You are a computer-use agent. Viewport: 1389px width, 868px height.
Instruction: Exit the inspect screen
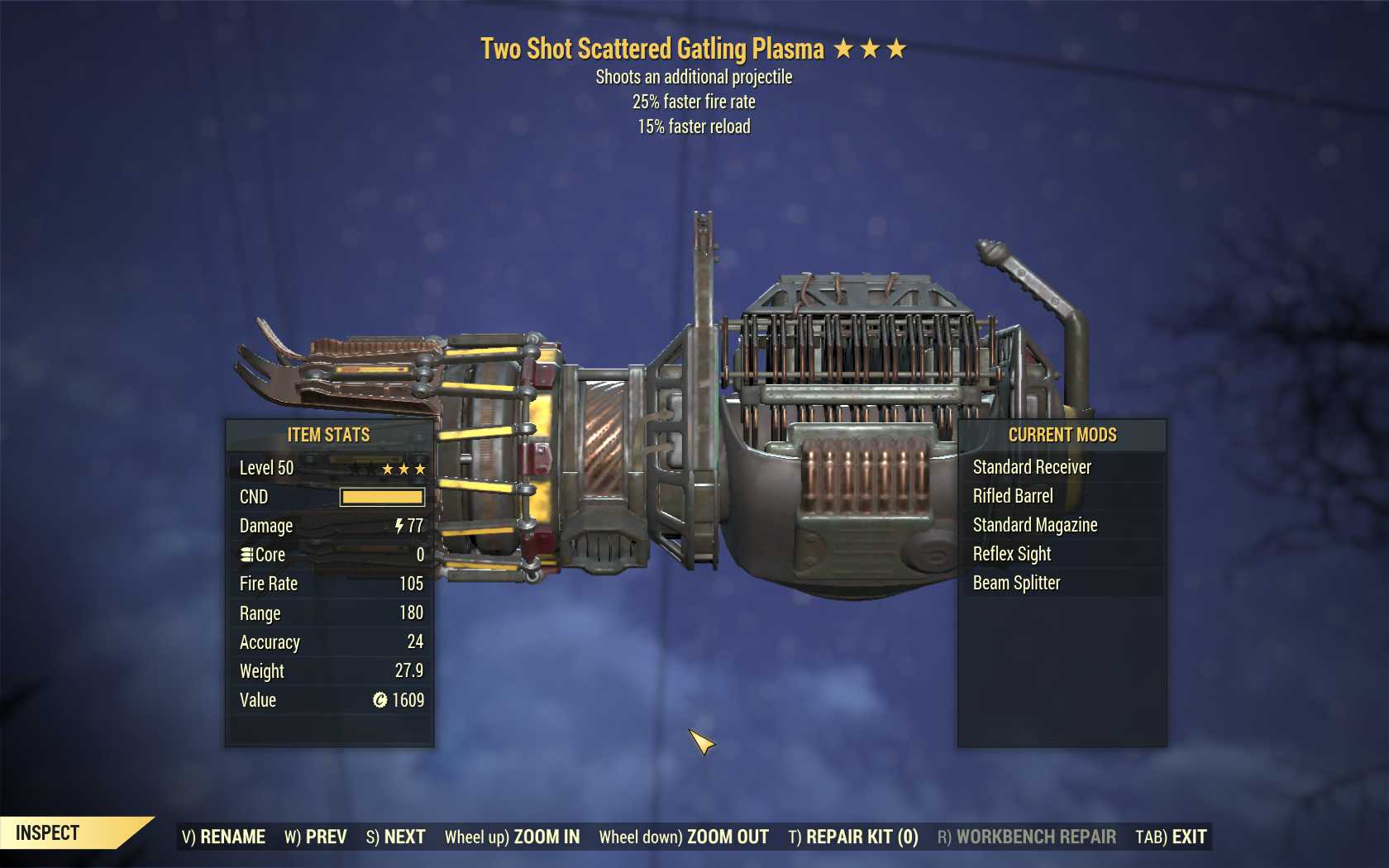pos(1171,837)
